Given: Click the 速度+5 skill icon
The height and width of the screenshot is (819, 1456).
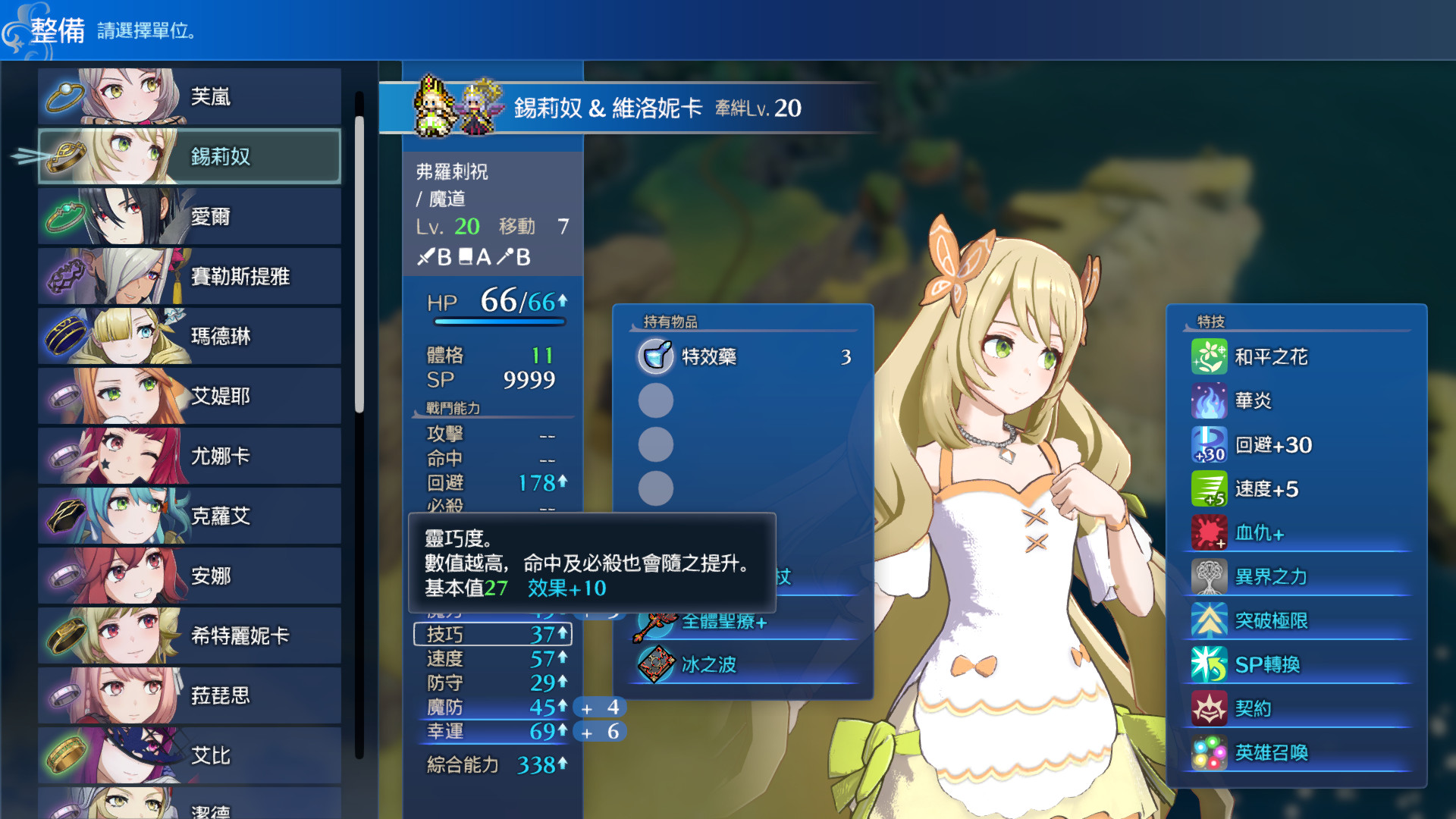Looking at the screenshot, I should [x=1211, y=489].
